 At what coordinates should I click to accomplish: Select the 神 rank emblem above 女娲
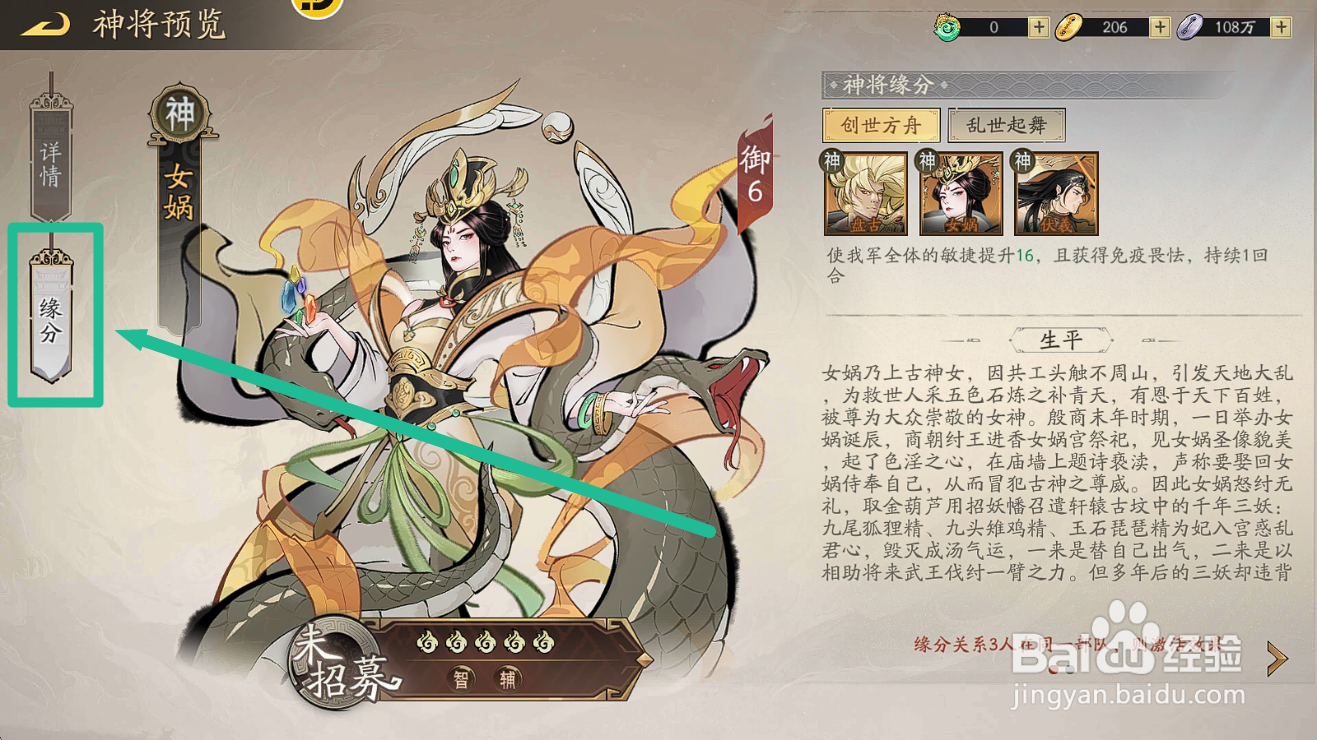pyautogui.click(x=177, y=107)
